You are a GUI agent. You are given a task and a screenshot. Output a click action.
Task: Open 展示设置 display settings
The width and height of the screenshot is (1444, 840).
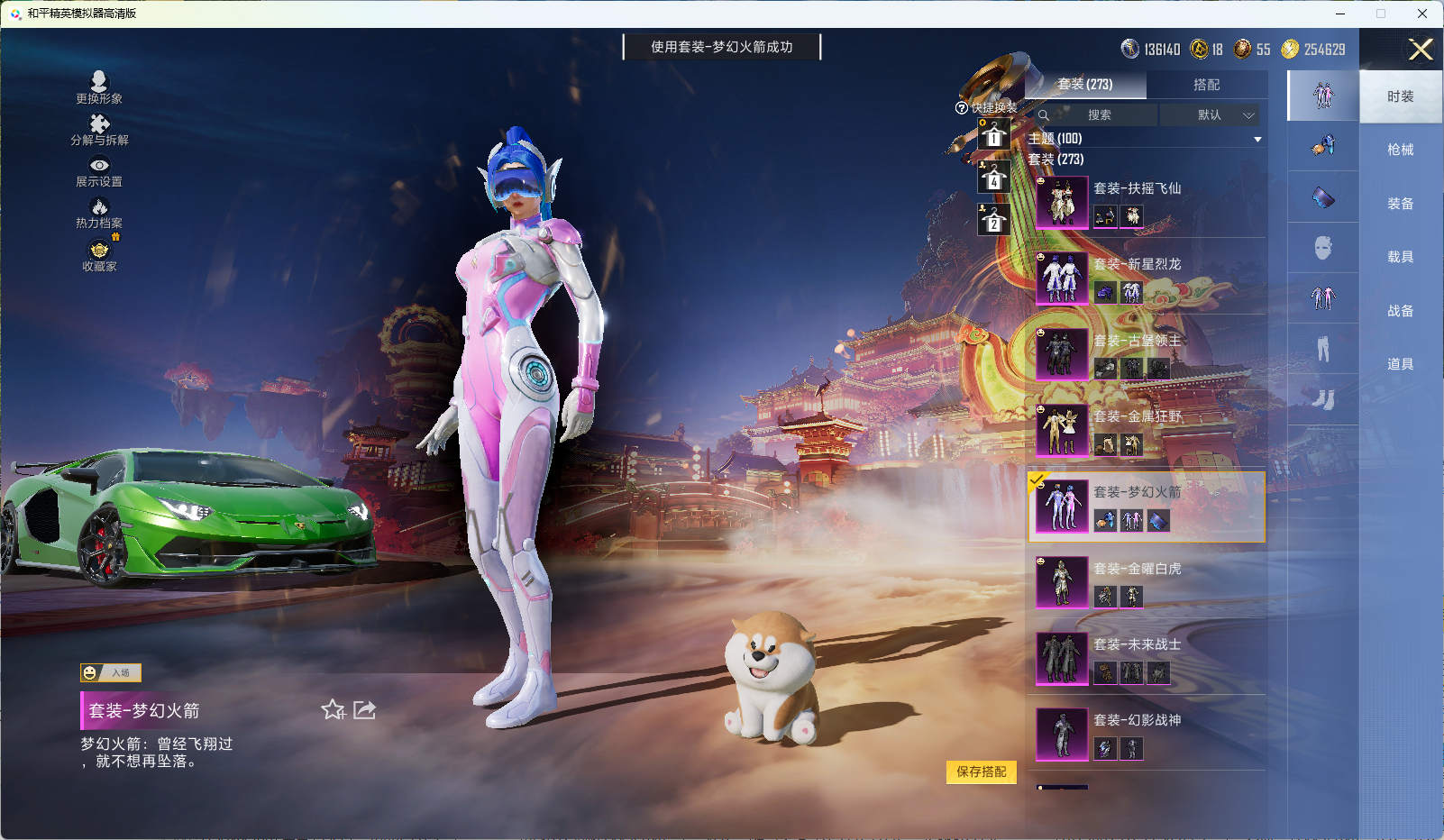pyautogui.click(x=99, y=171)
